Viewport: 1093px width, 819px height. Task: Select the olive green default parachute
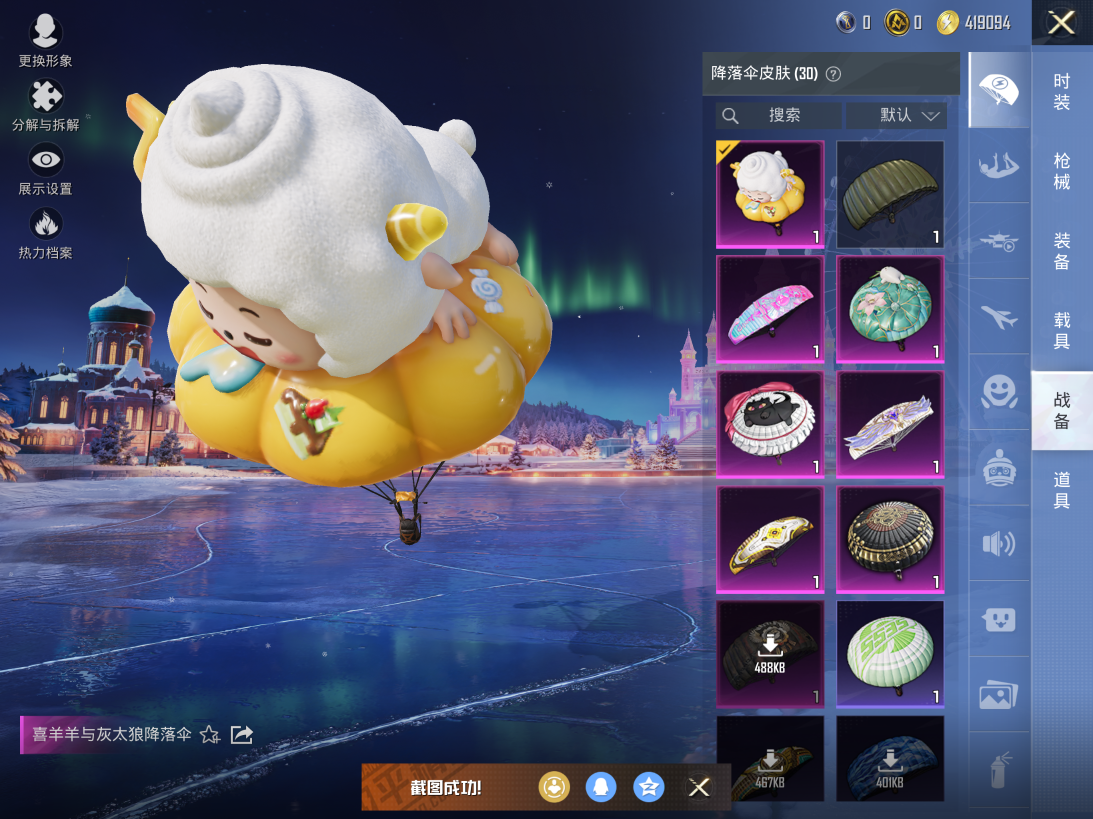pos(890,194)
